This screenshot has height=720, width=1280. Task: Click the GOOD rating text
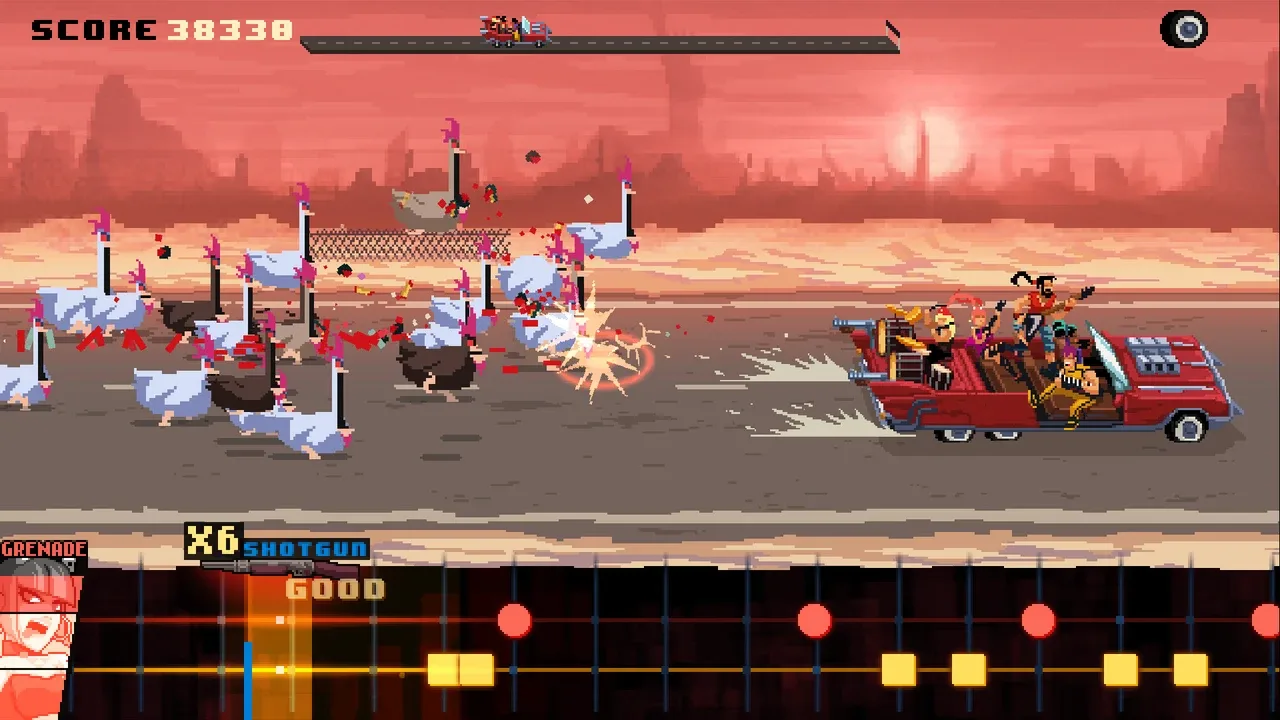[x=337, y=589]
